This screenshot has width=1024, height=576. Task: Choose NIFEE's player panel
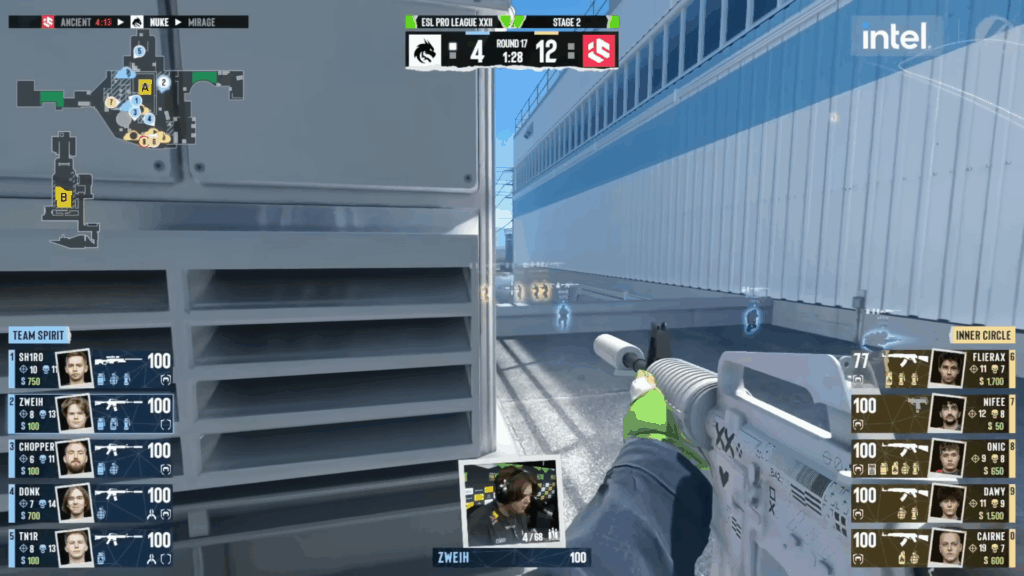coord(933,412)
